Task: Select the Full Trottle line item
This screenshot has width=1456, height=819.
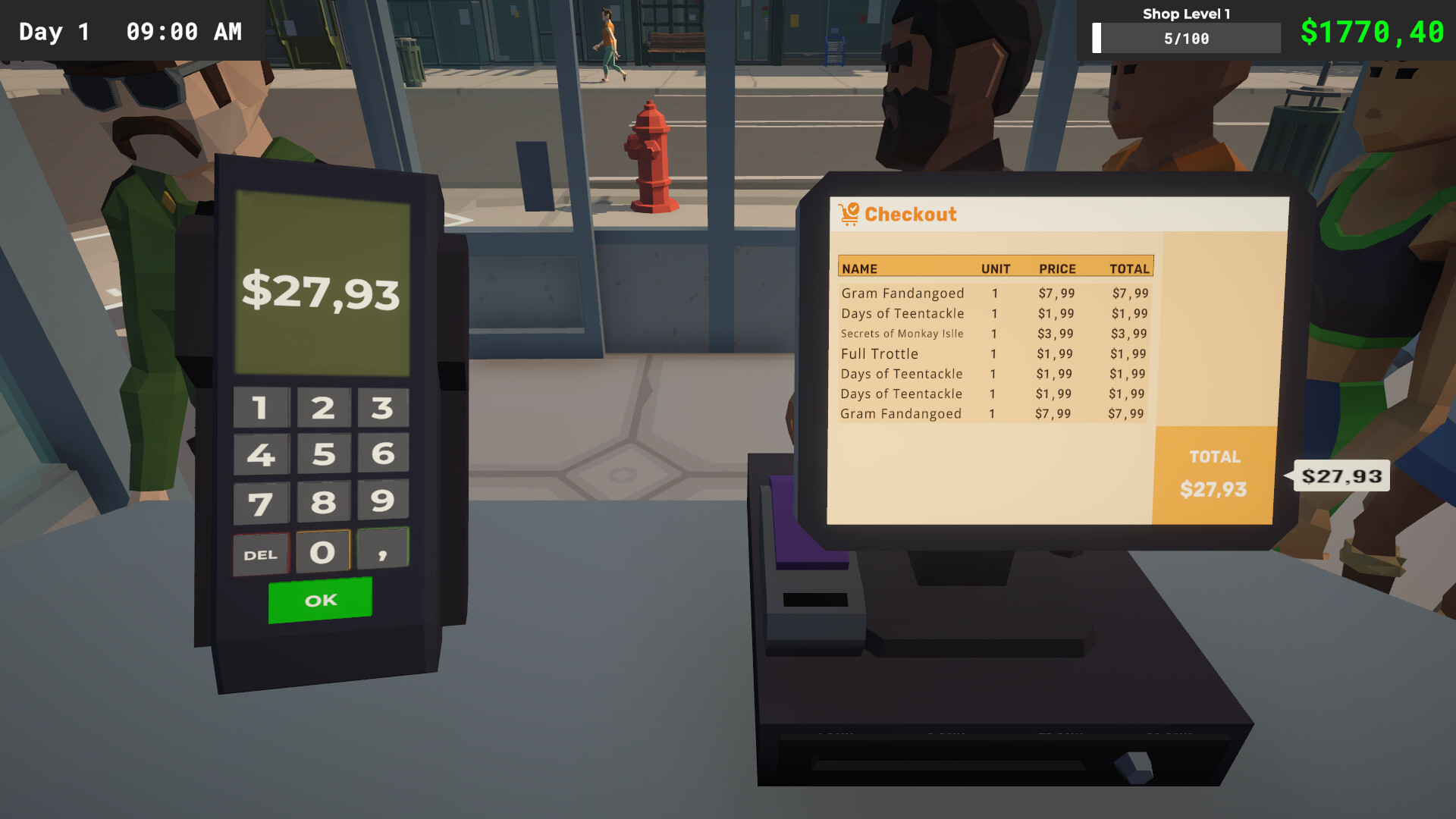Action: pyautogui.click(x=878, y=353)
